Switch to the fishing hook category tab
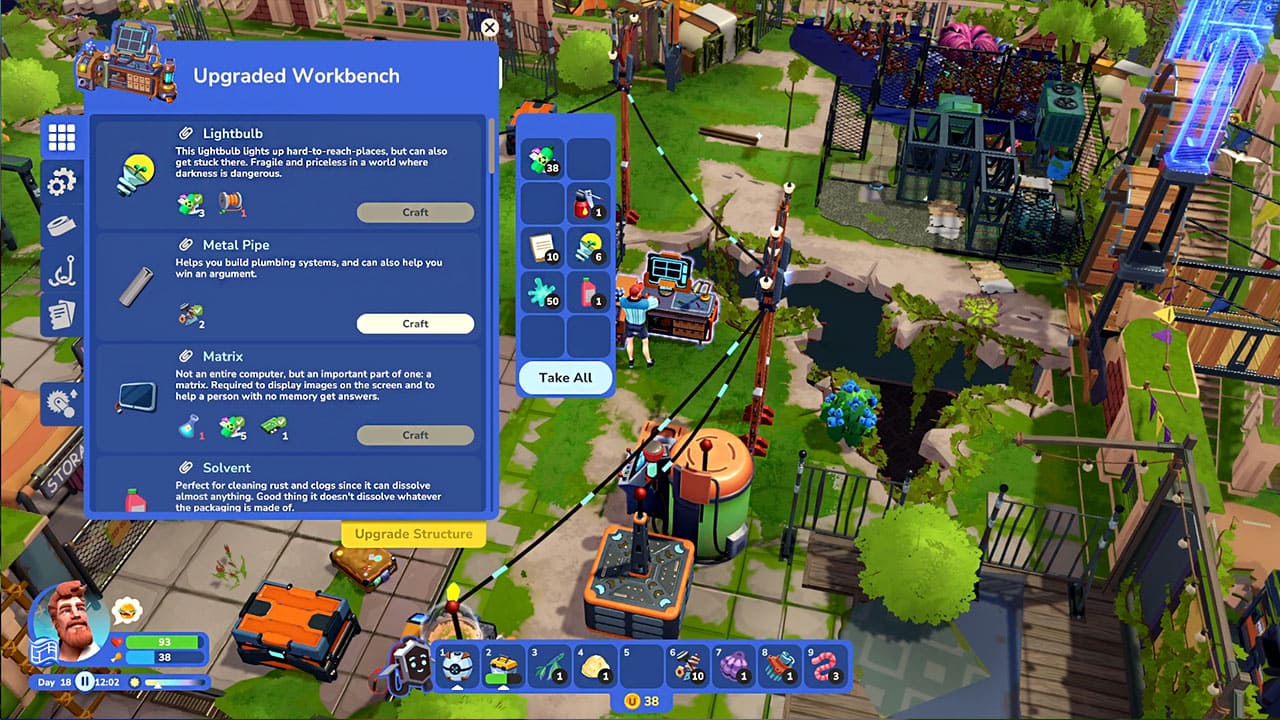Viewport: 1280px width, 720px height. coord(62,271)
